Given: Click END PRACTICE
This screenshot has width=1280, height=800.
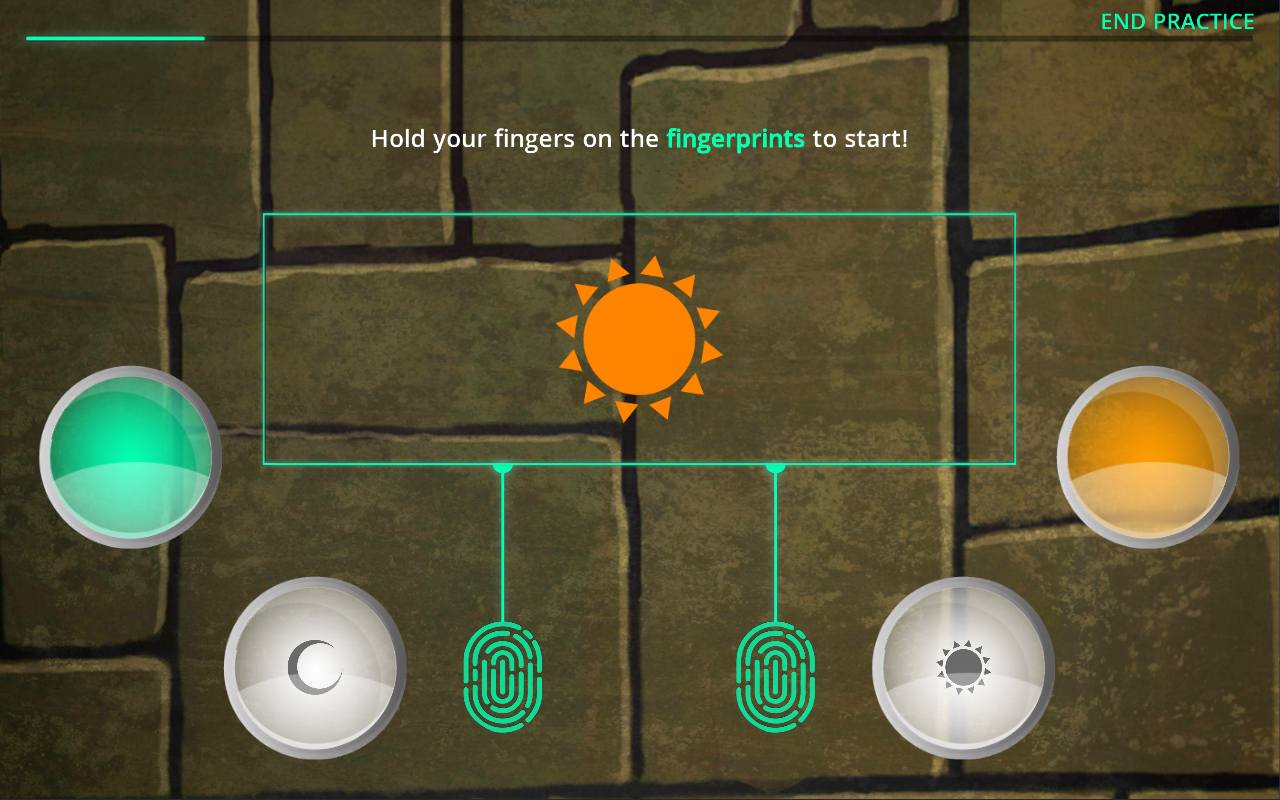Looking at the screenshot, I should point(1178,20).
